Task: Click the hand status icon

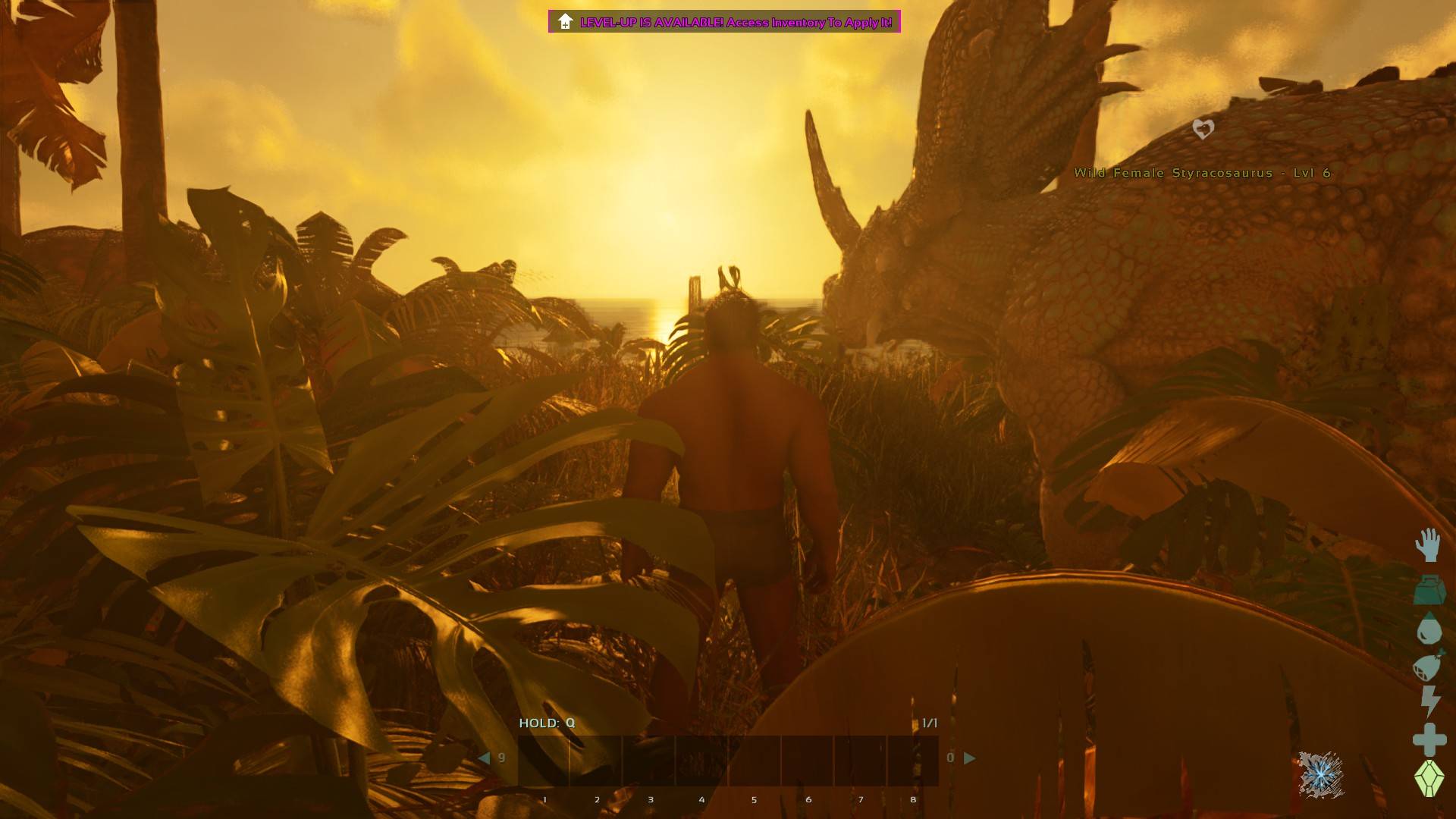Action: tap(1428, 545)
